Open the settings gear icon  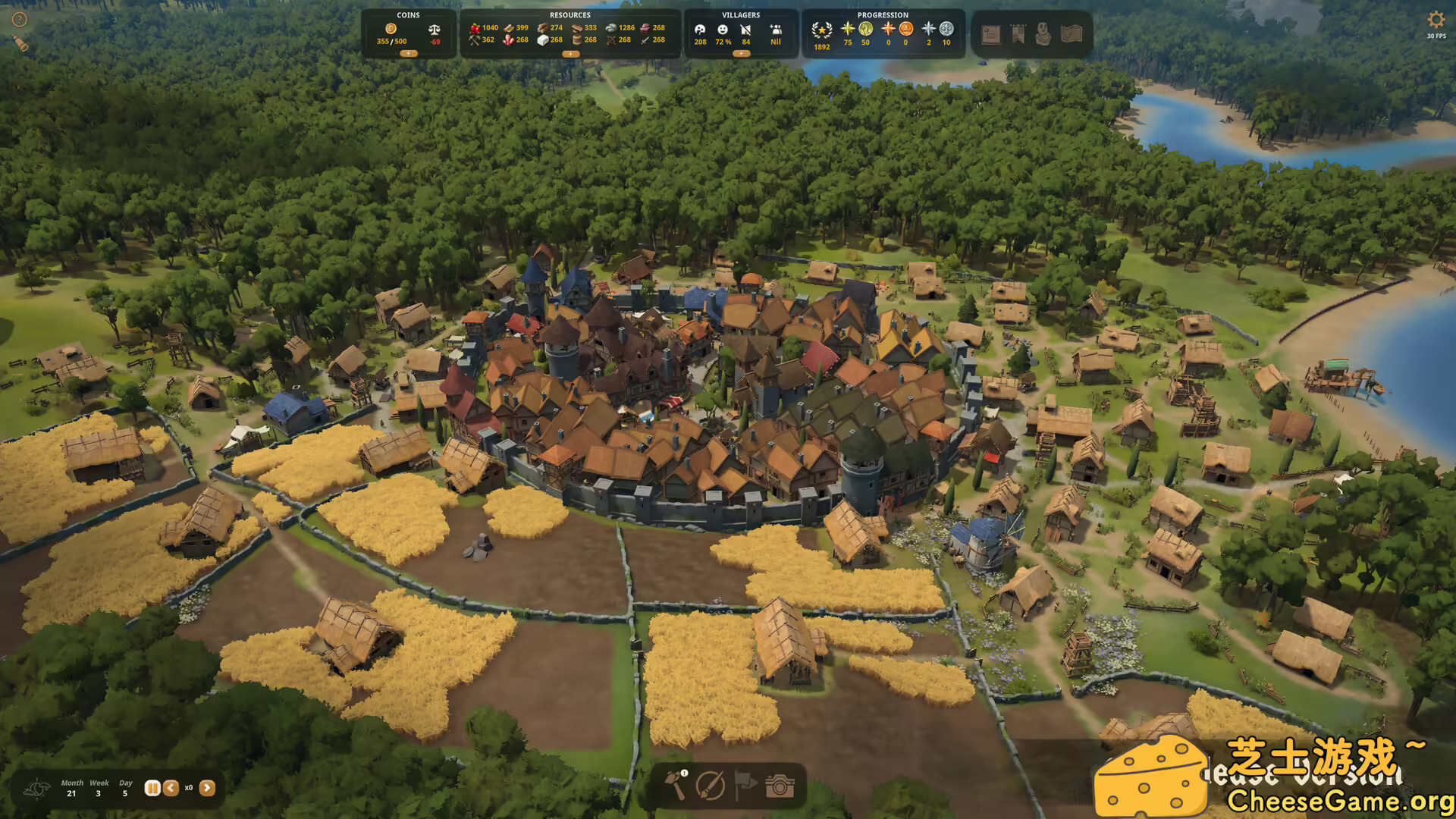coord(1436,20)
